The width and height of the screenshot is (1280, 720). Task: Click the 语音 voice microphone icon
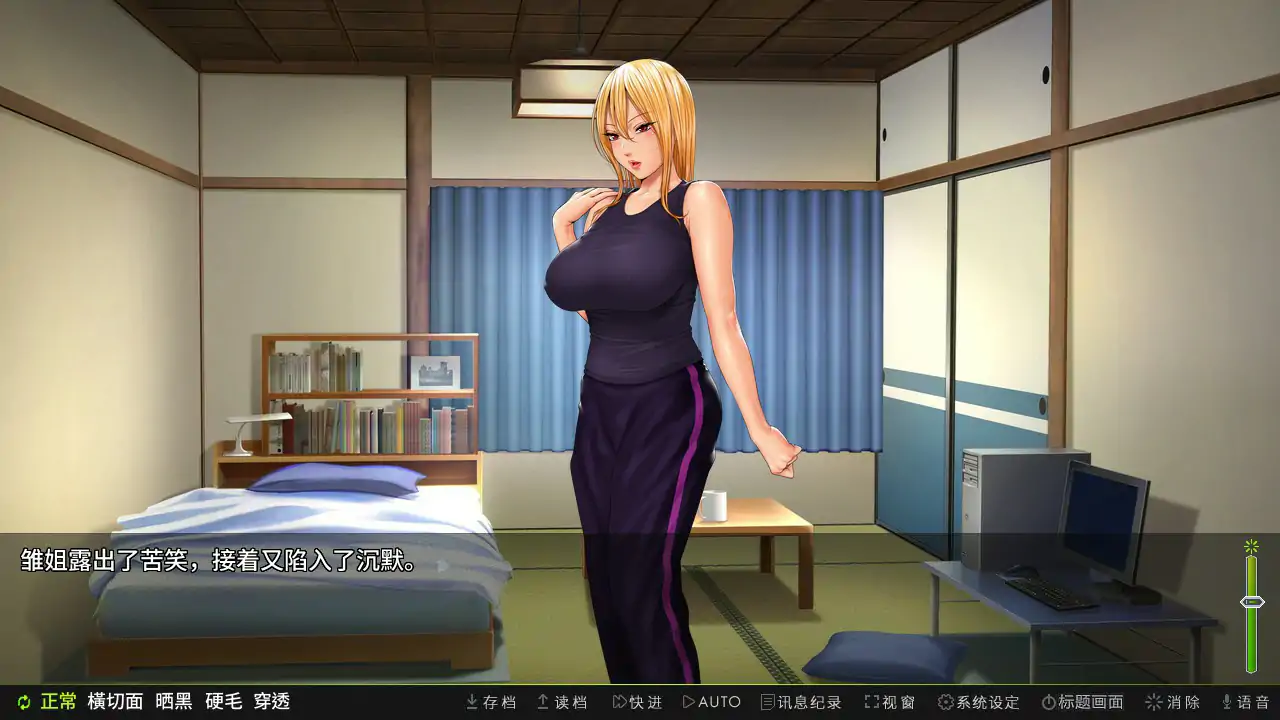[1225, 702]
